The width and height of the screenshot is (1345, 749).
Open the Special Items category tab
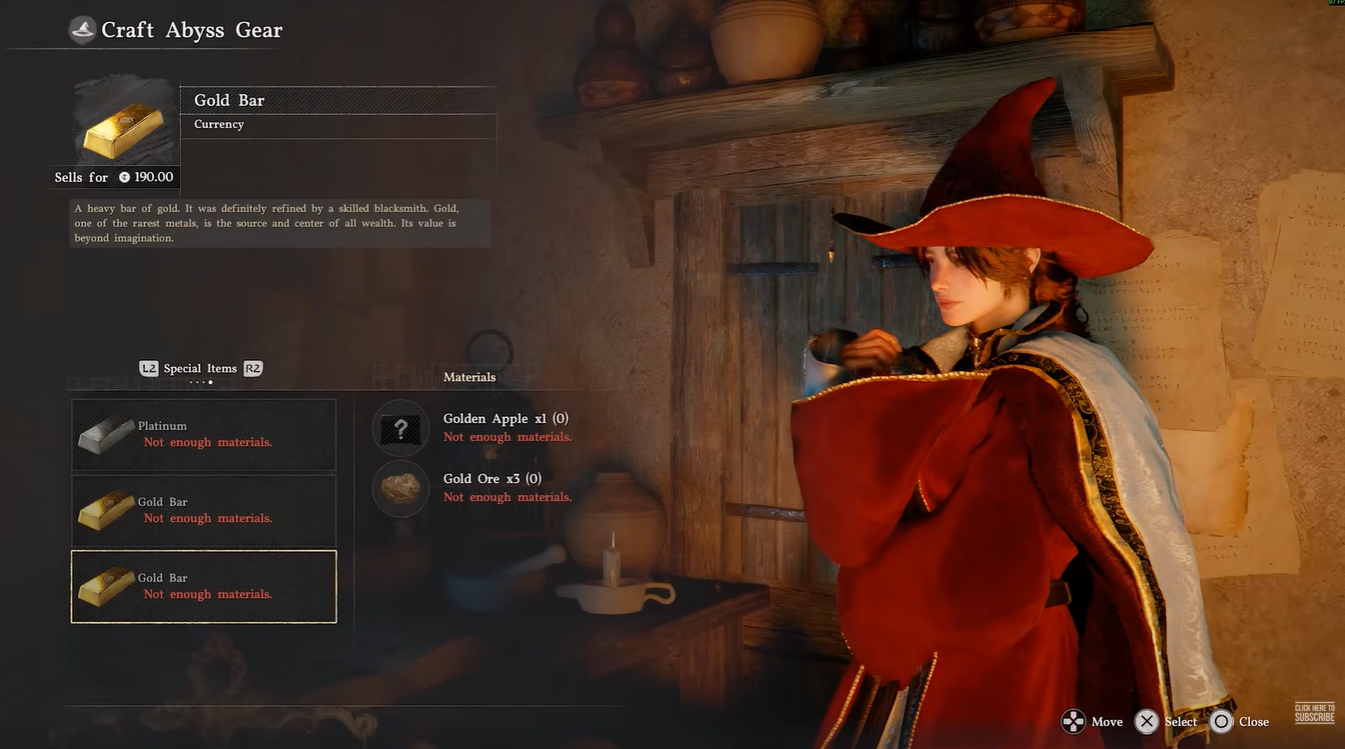[200, 369]
